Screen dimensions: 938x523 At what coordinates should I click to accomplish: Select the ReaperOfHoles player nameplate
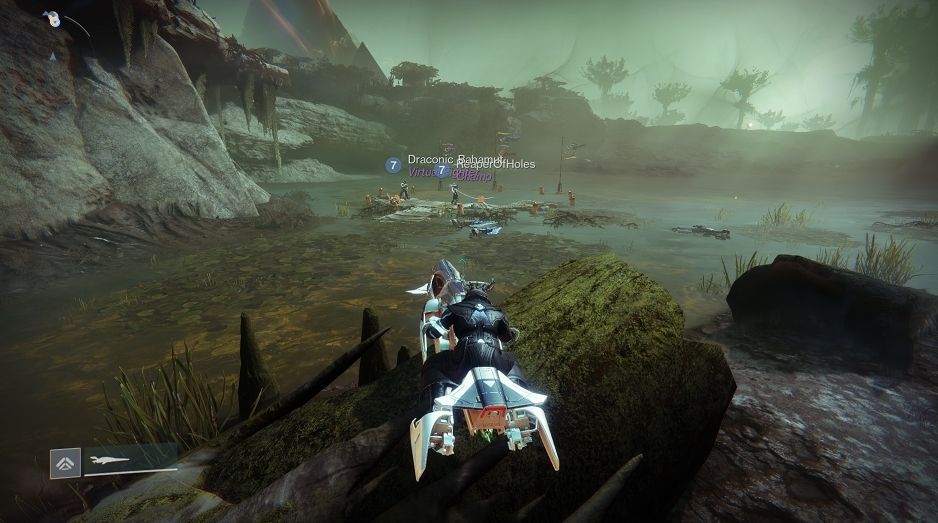pos(496,164)
